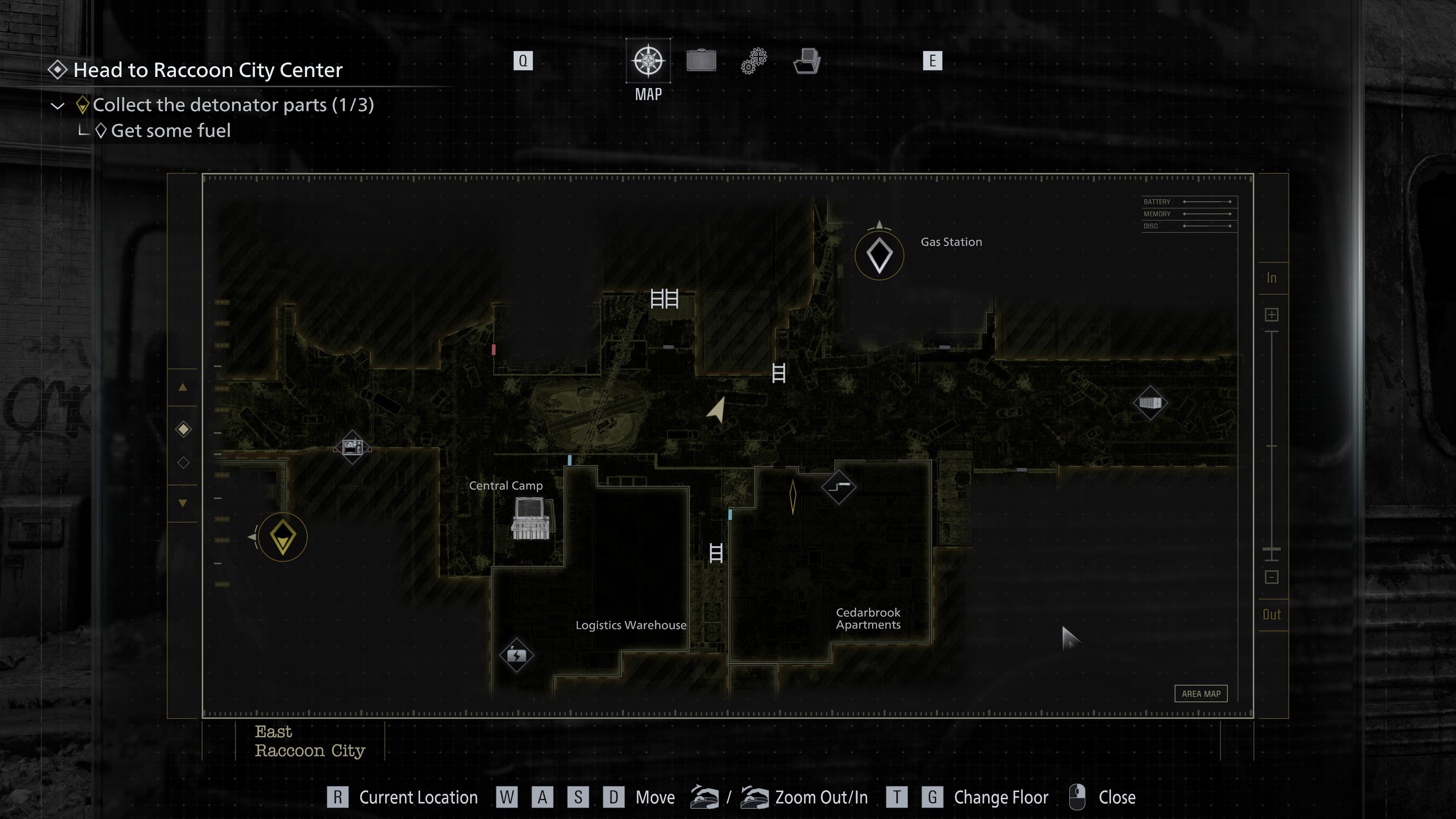The height and width of the screenshot is (819, 1456).
Task: Click the AREA MAP label
Action: (x=1201, y=693)
